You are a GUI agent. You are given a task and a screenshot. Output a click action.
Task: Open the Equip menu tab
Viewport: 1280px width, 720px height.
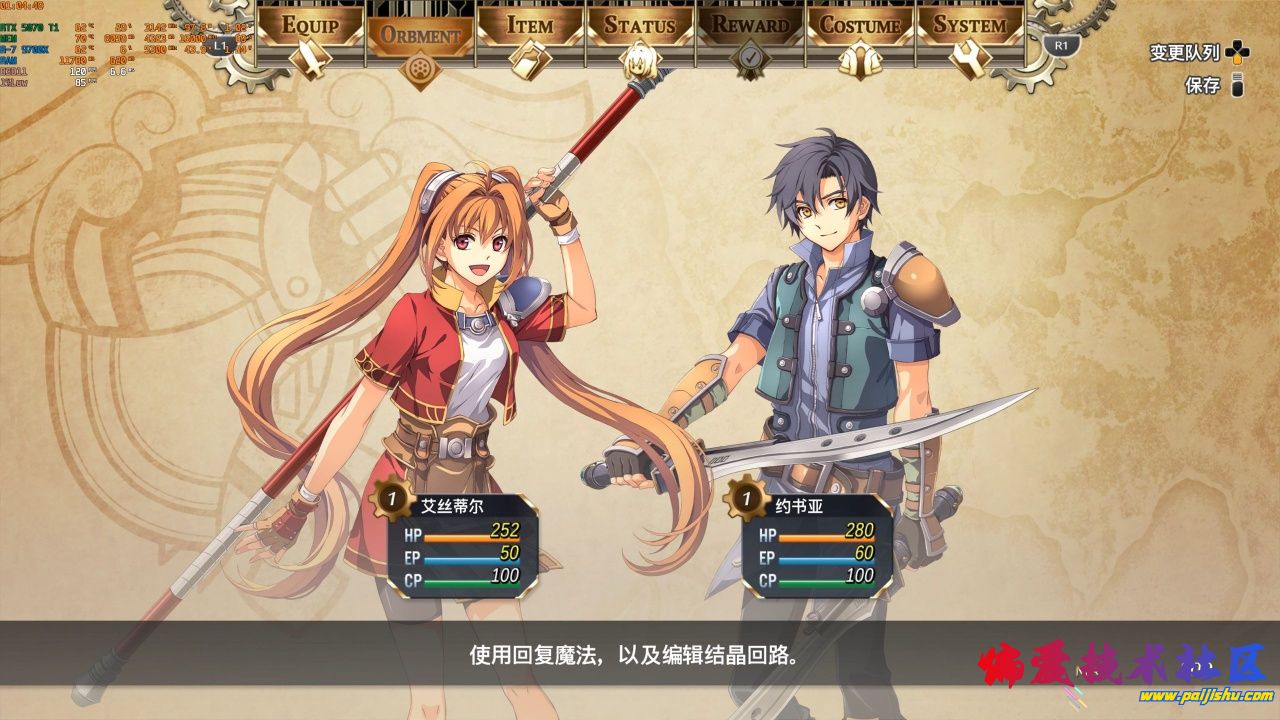point(311,26)
